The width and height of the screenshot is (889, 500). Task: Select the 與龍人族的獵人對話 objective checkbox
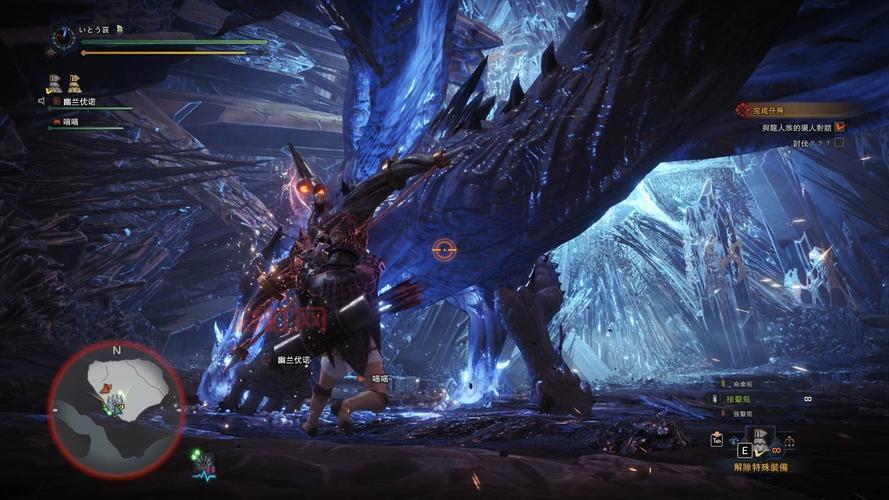840,127
